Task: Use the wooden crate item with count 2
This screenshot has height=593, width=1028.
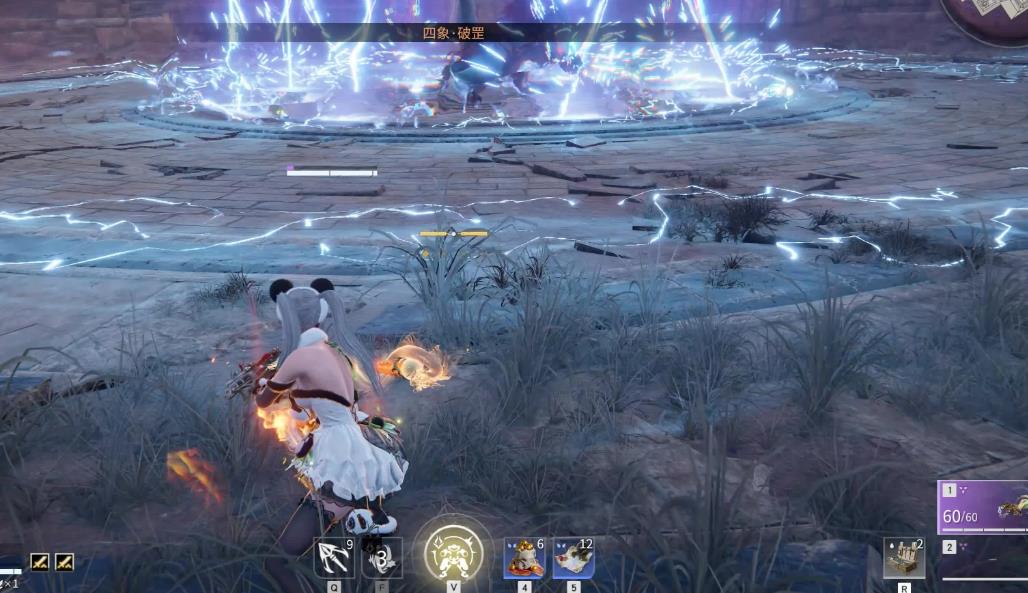Action: (903, 557)
